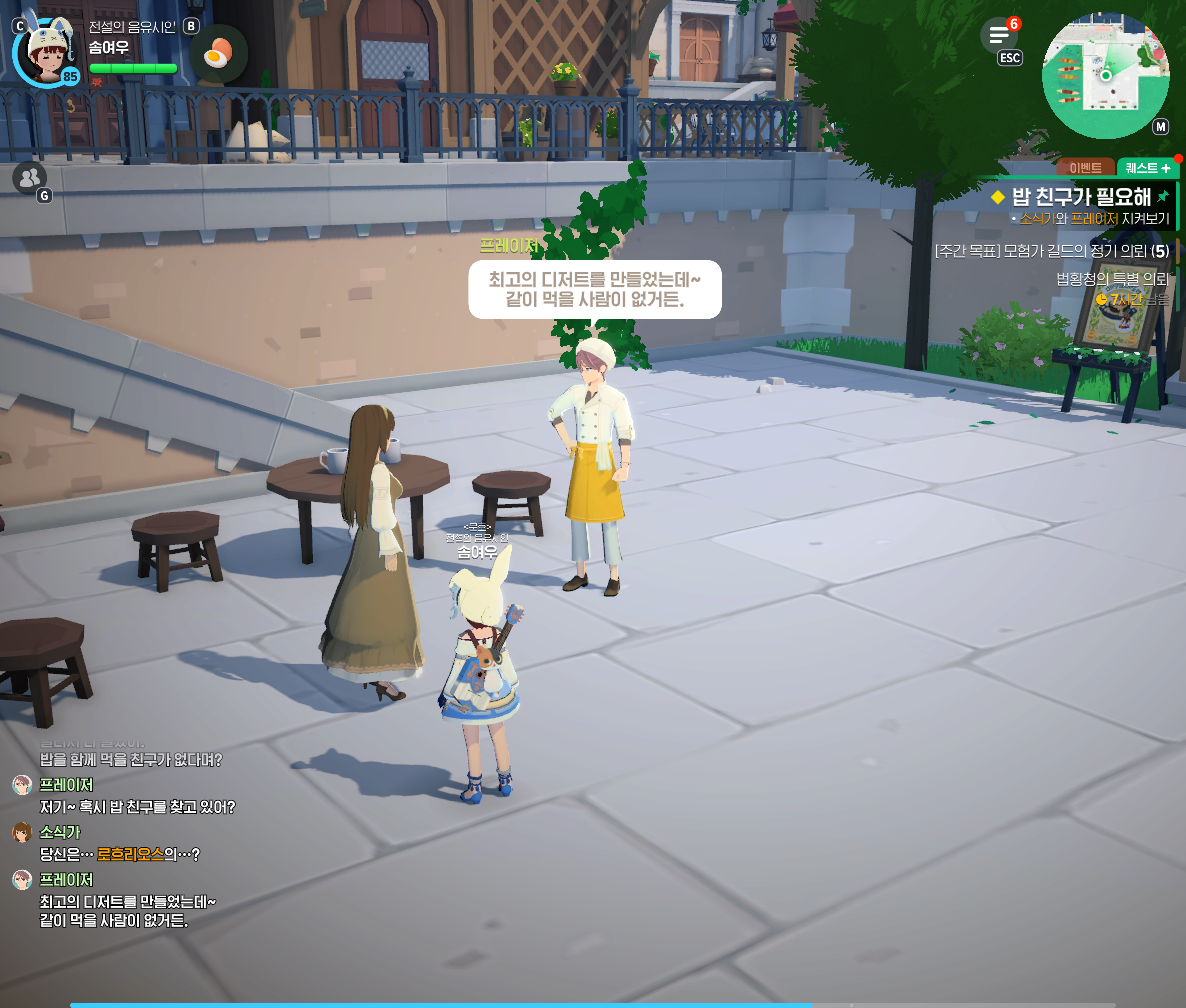Open the party members icon
Image resolution: width=1186 pixels, height=1008 pixels.
pos(29,177)
